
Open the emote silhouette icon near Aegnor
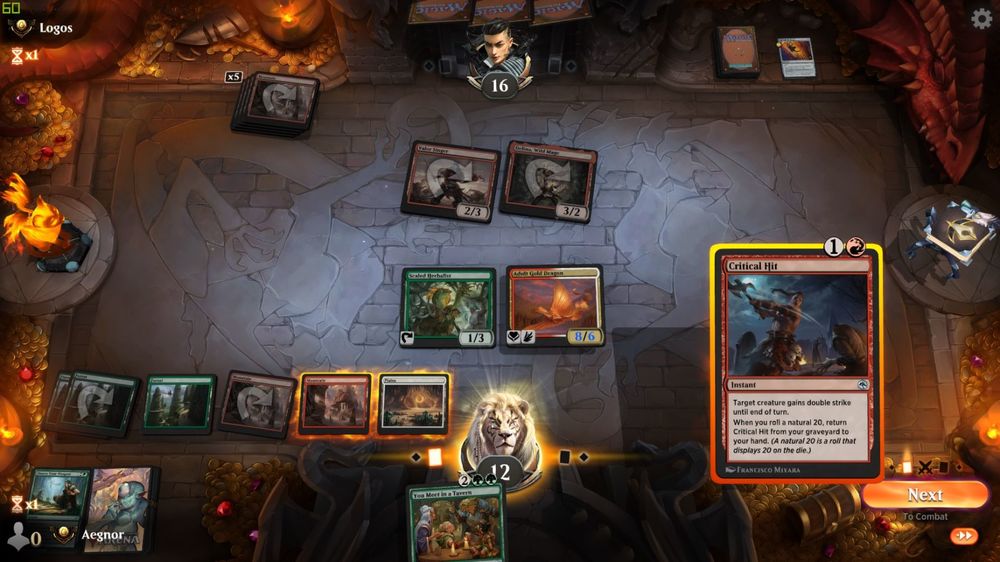pyautogui.click(x=17, y=536)
